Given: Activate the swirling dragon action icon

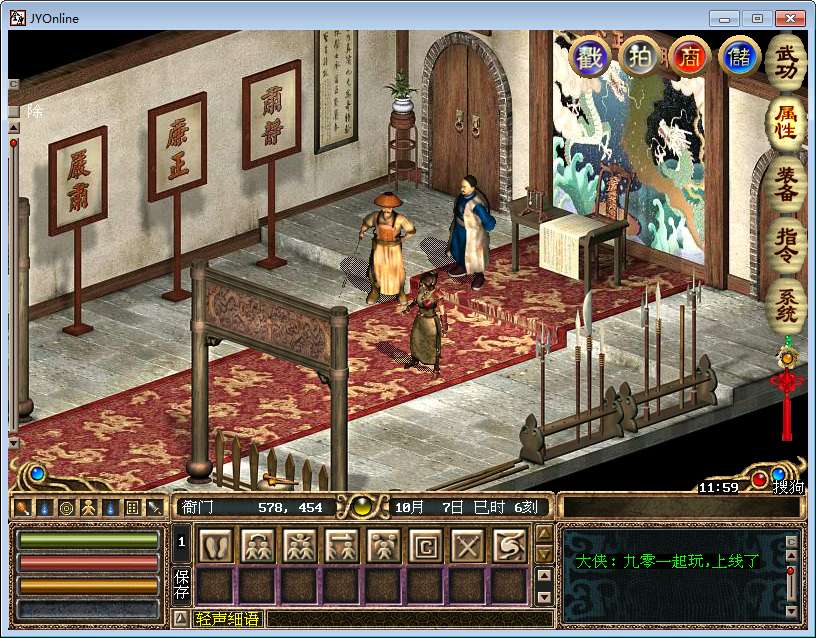Looking at the screenshot, I should click(511, 545).
